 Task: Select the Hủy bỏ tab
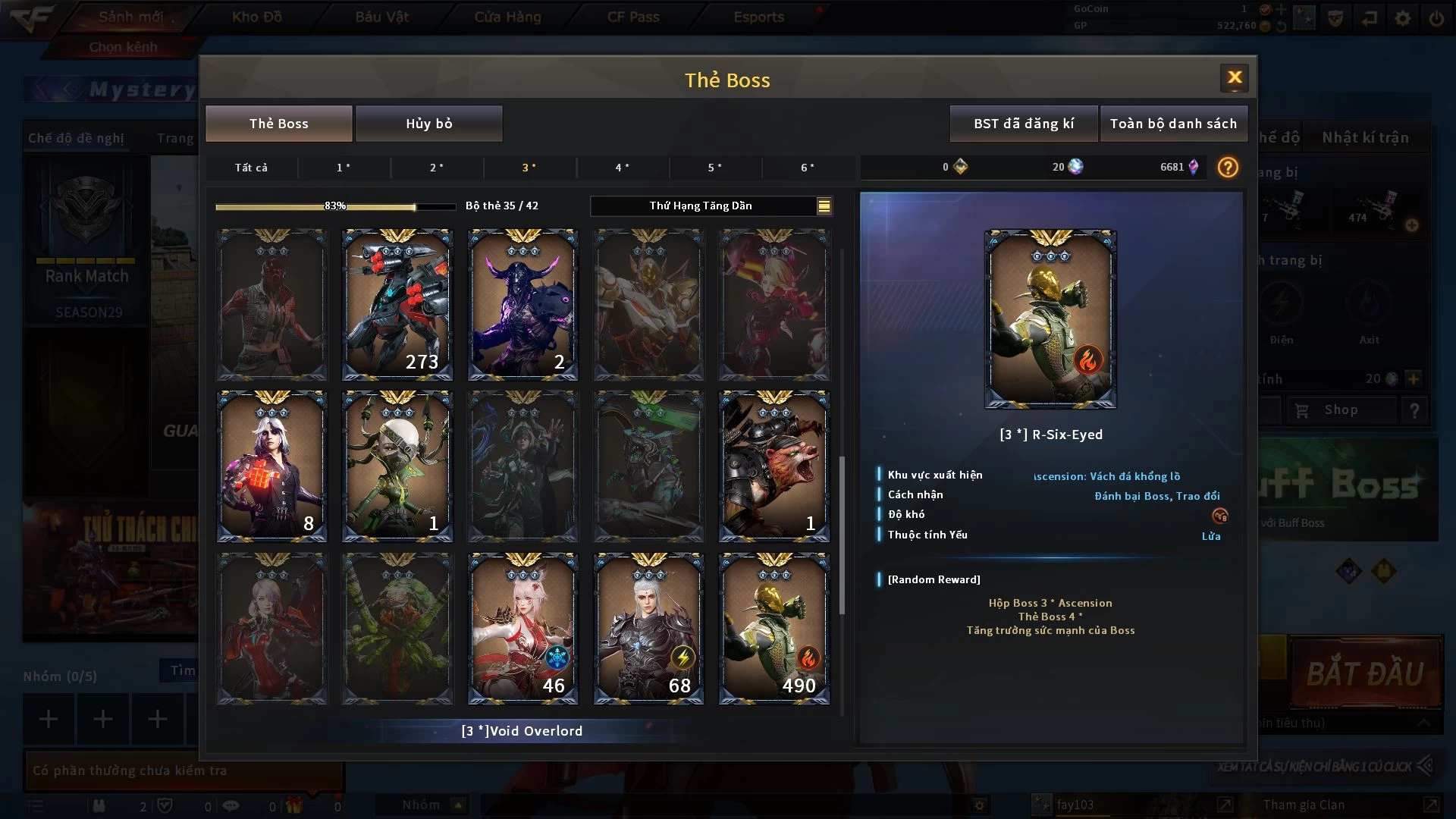[428, 124]
